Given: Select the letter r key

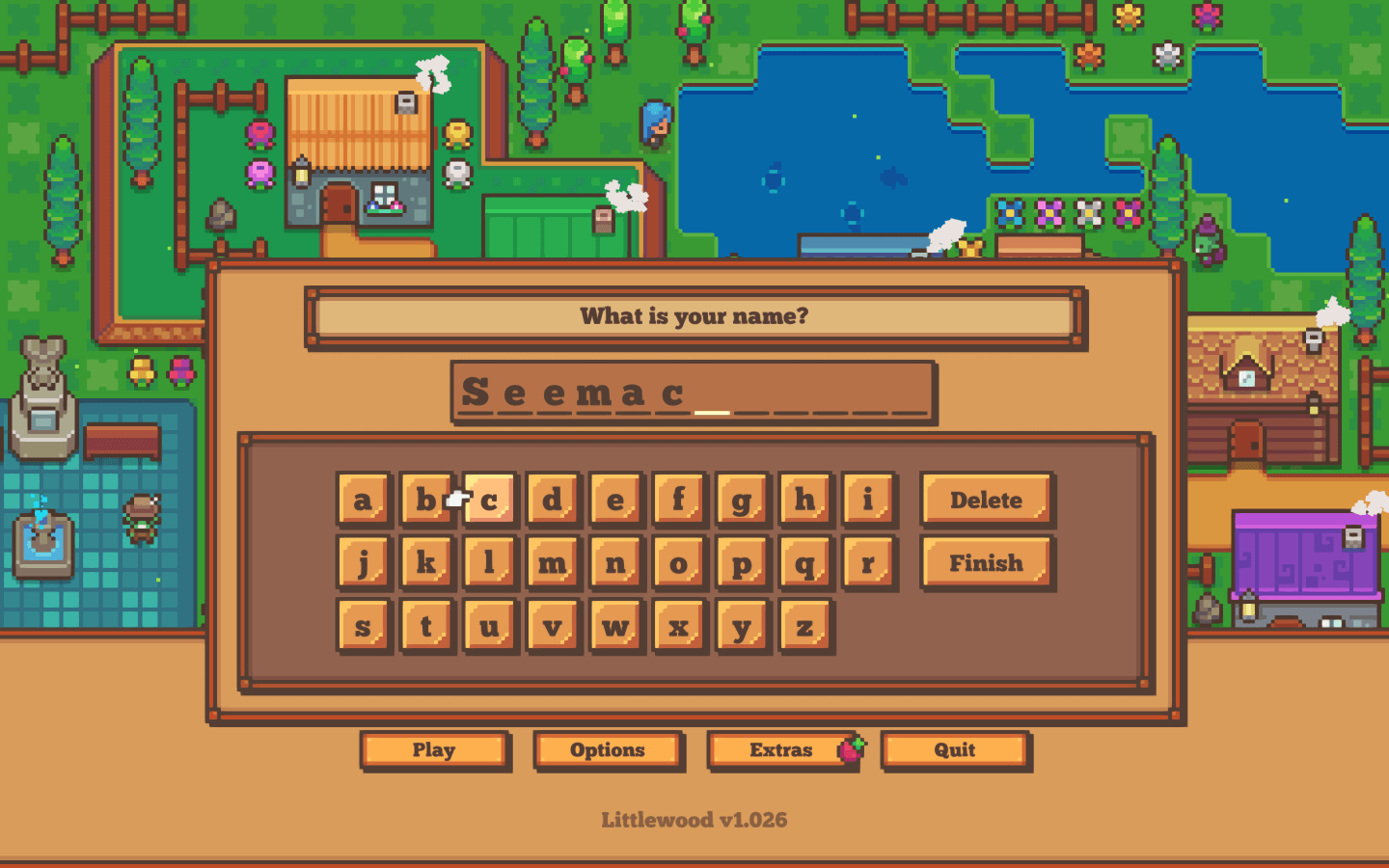Looking at the screenshot, I should (x=867, y=562).
